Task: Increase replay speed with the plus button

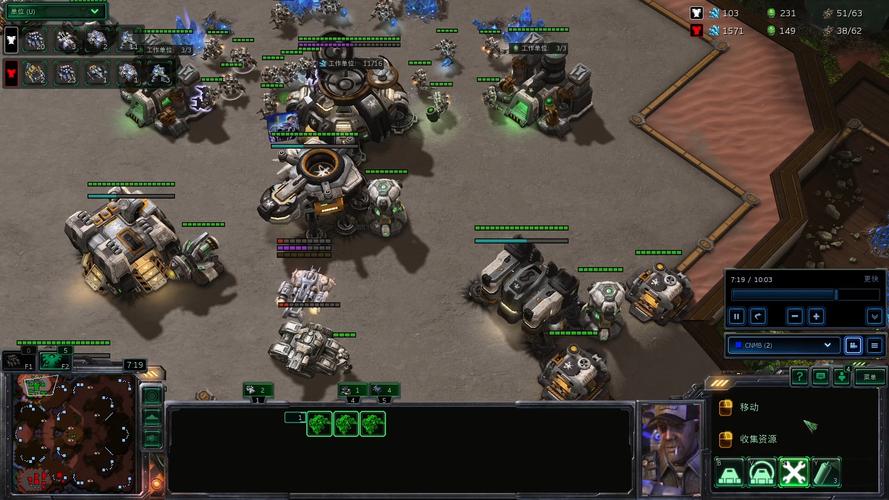Action: coord(816,316)
